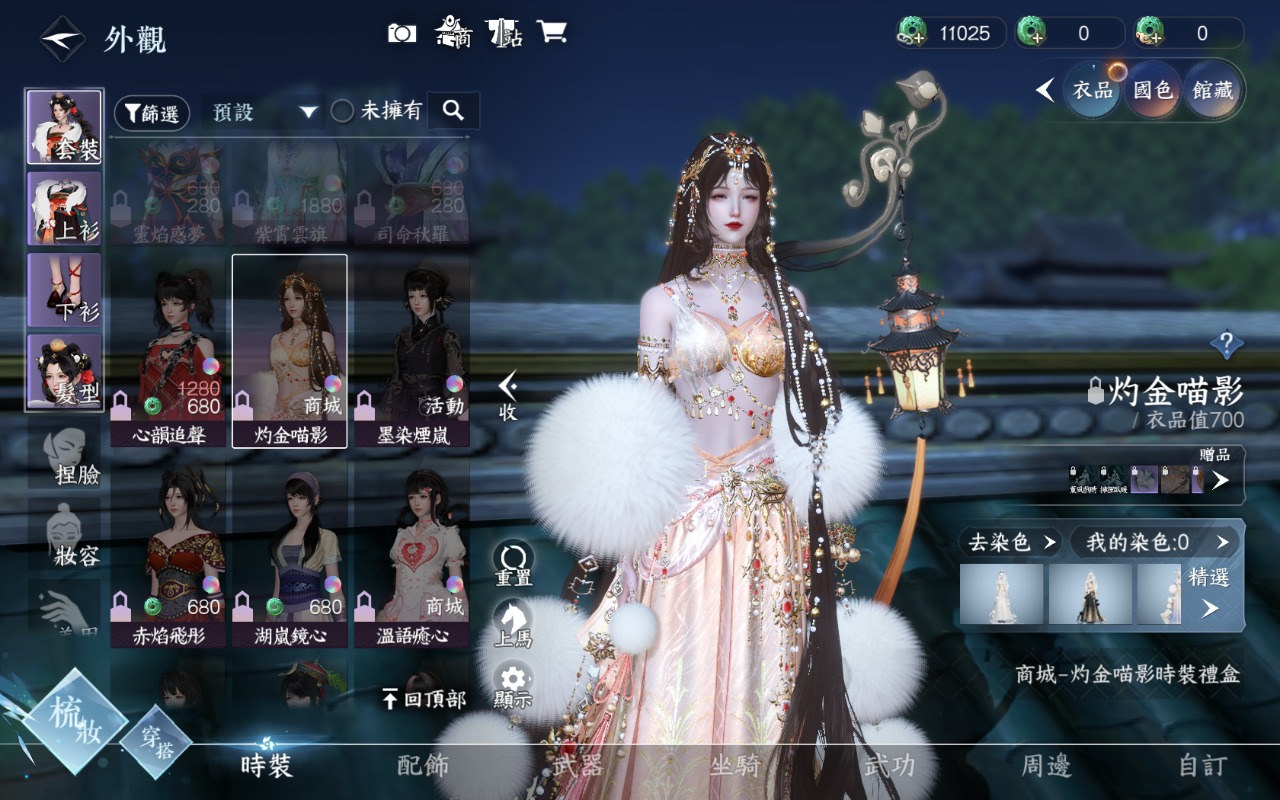Switch to the 髮型 hairstyle category
The image size is (1280, 800).
pos(64,371)
